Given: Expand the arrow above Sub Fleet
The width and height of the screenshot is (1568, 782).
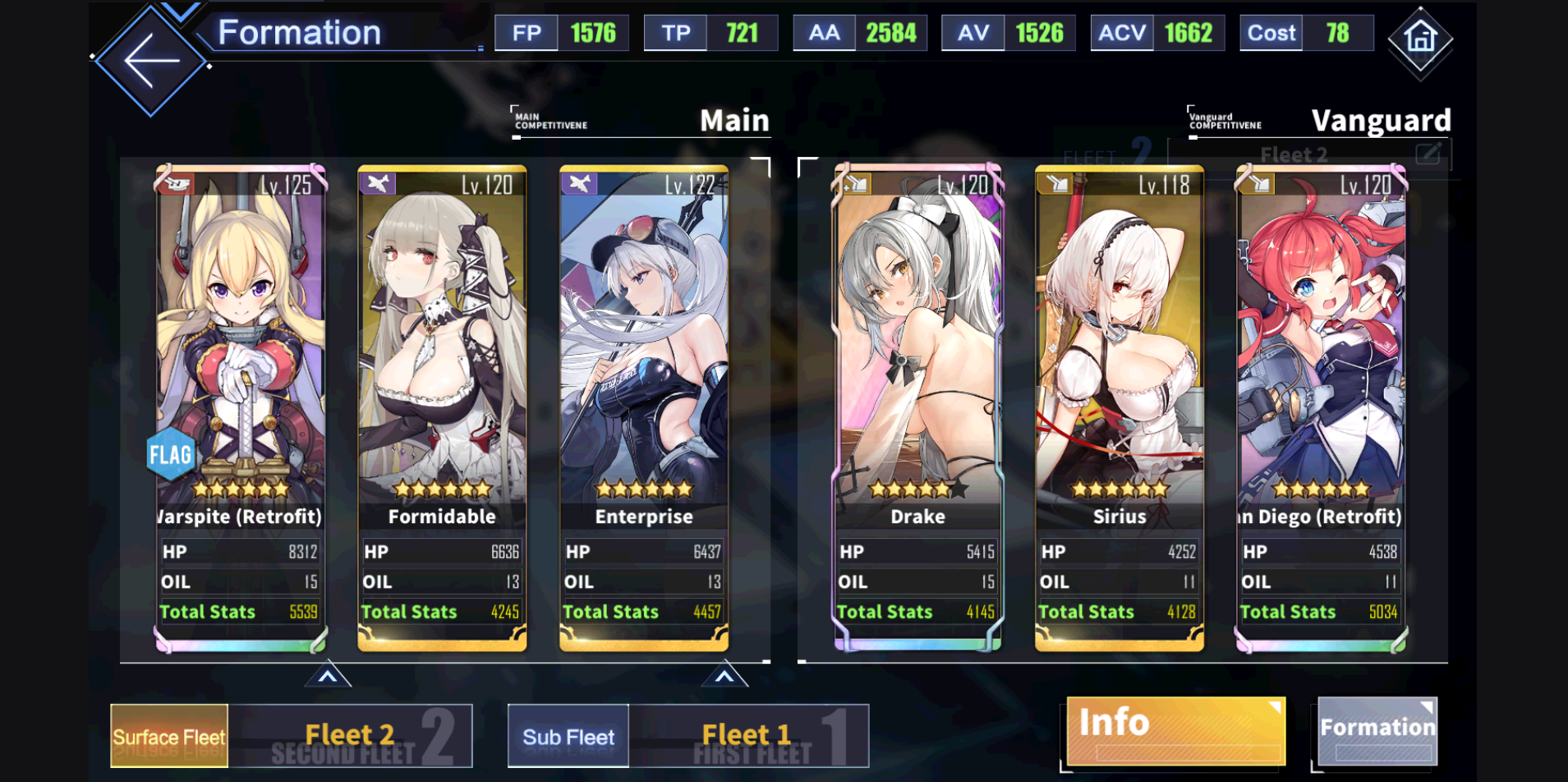Looking at the screenshot, I should pyautogui.click(x=724, y=676).
